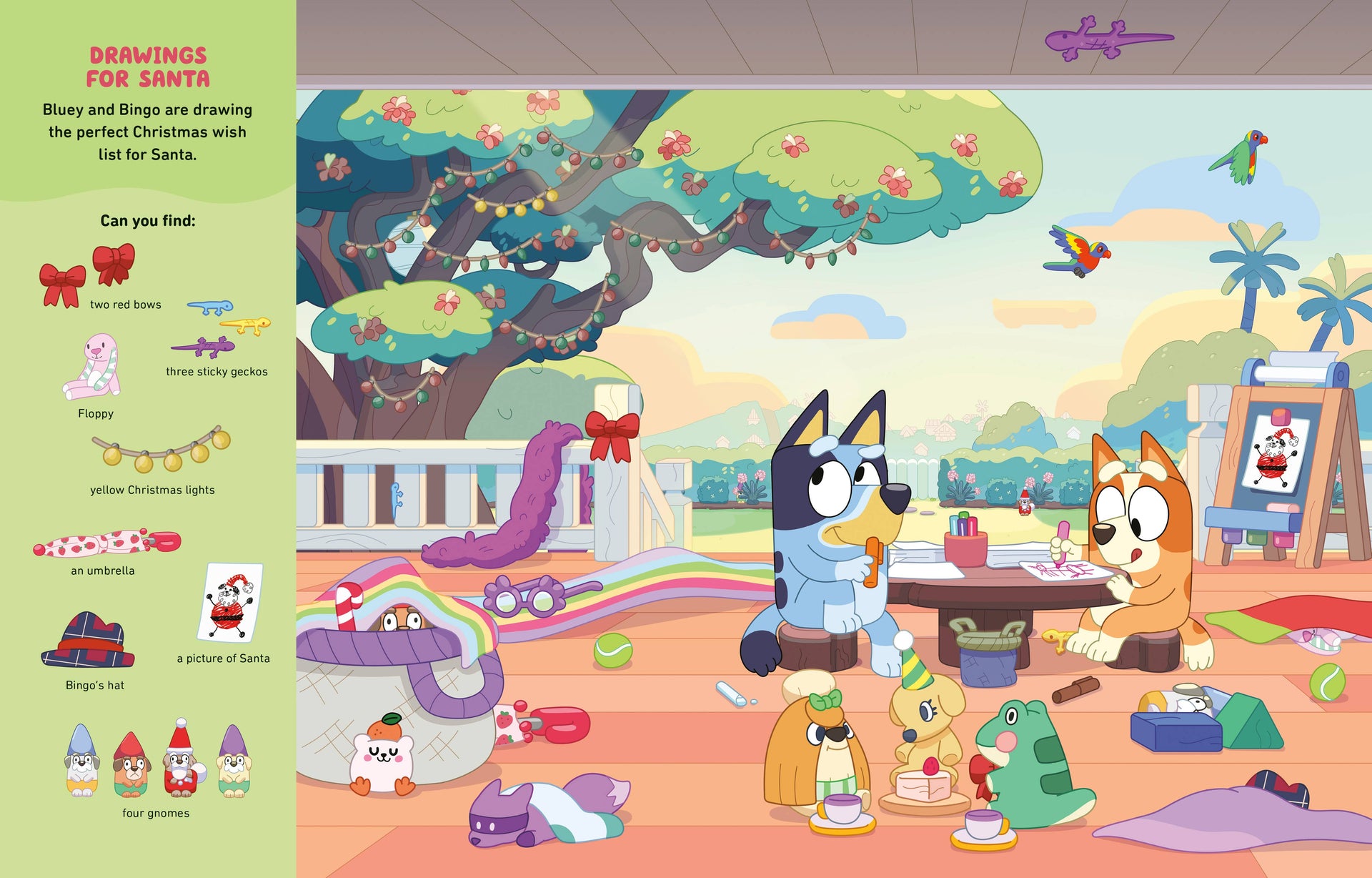Viewport: 1372px width, 878px height.
Task: Select Bingo's hat in the find list
Action: pos(89,640)
